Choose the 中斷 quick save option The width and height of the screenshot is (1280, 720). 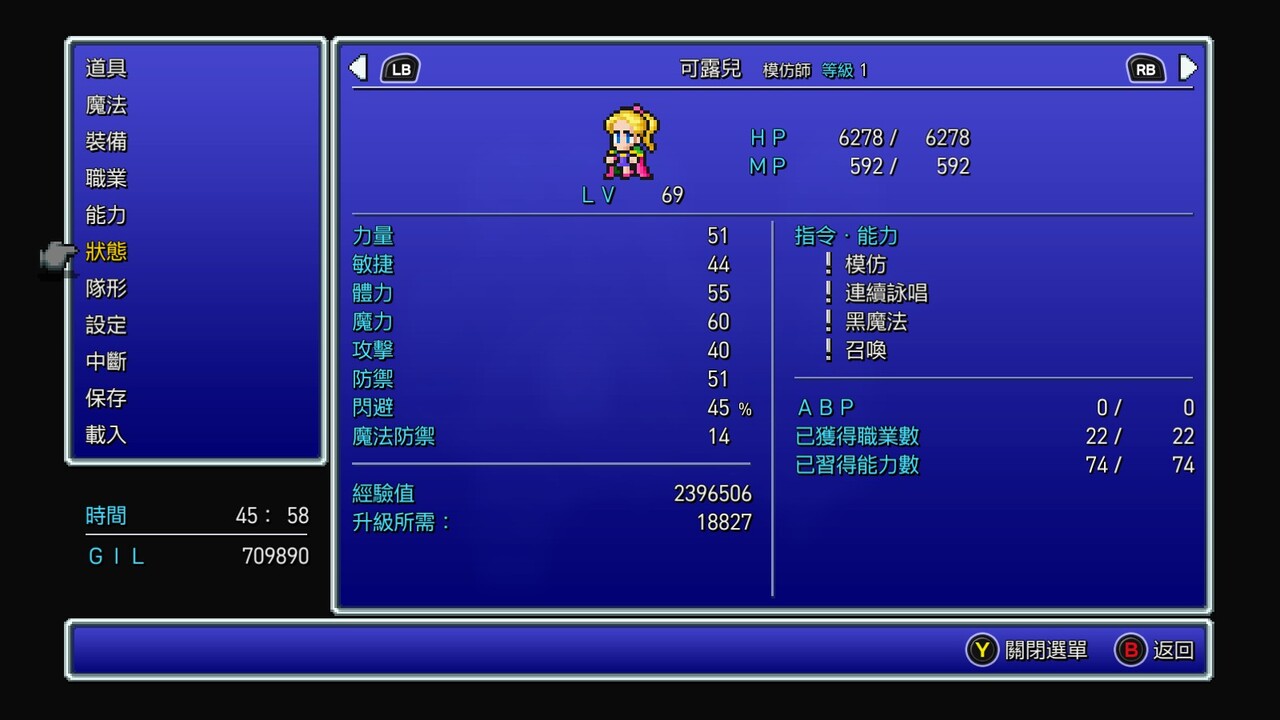(x=106, y=362)
